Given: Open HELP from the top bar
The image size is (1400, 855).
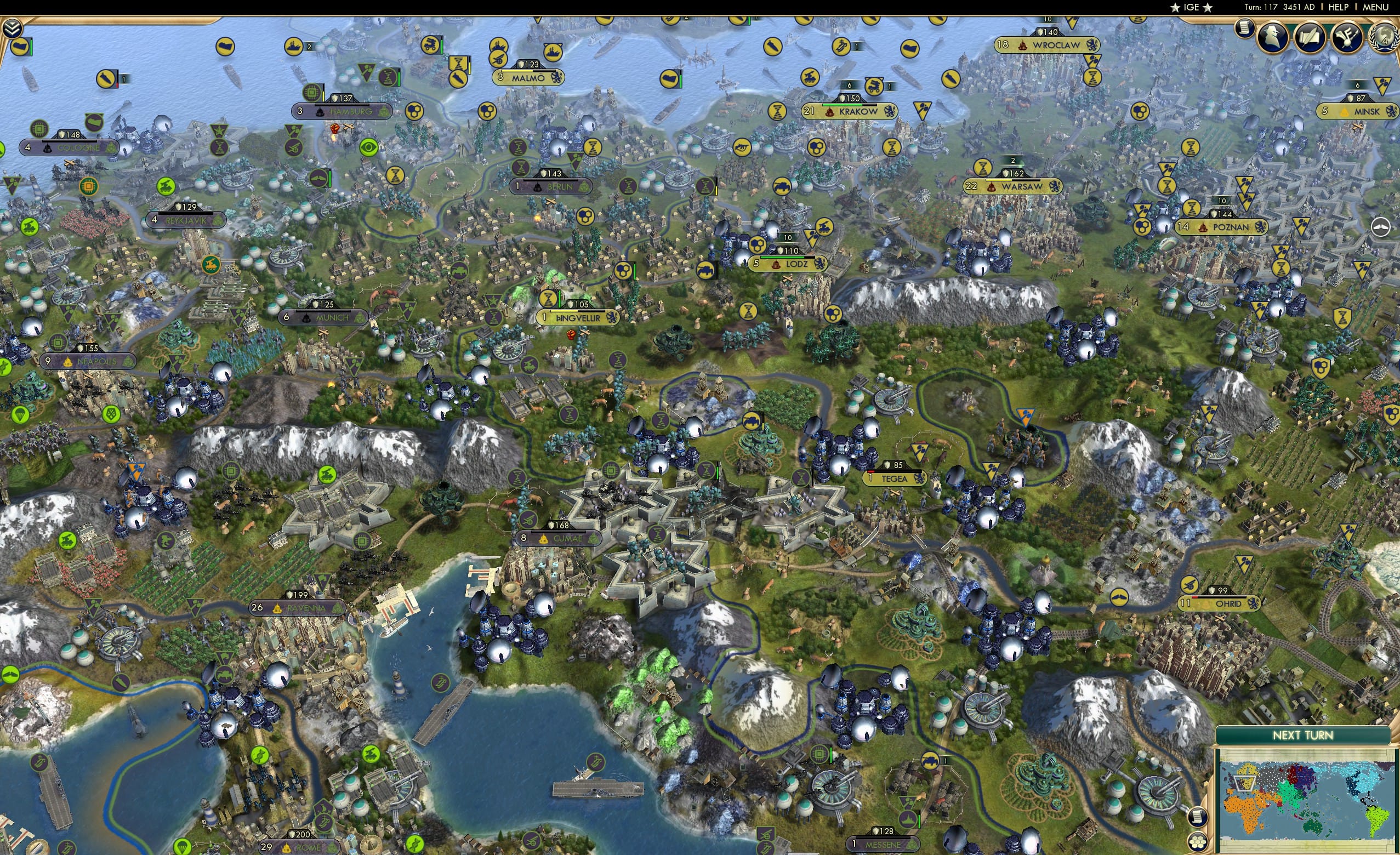Looking at the screenshot, I should pos(1339,7).
